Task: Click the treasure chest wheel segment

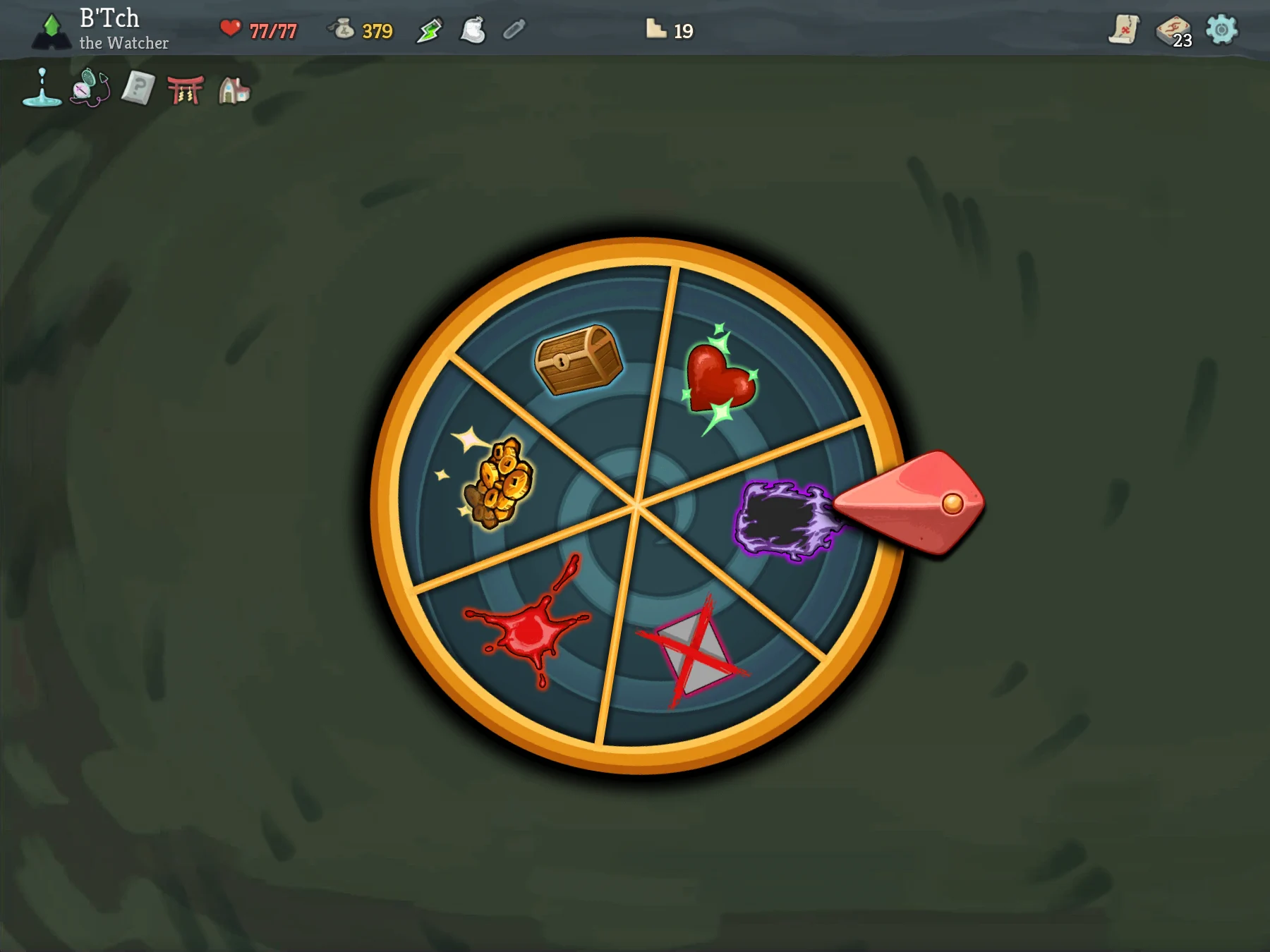Action: 579,360
